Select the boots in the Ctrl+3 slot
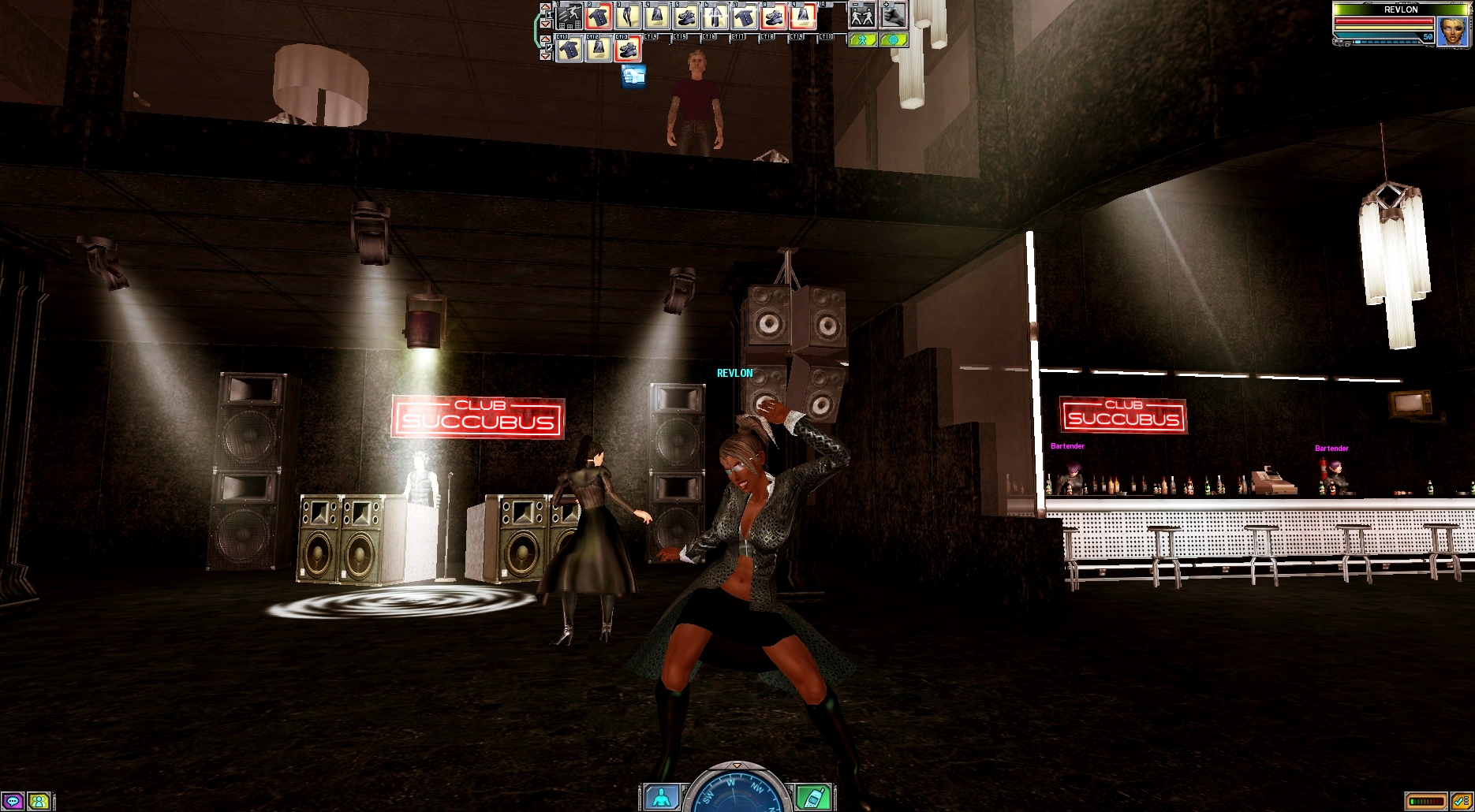This screenshot has width=1475, height=812. [628, 50]
